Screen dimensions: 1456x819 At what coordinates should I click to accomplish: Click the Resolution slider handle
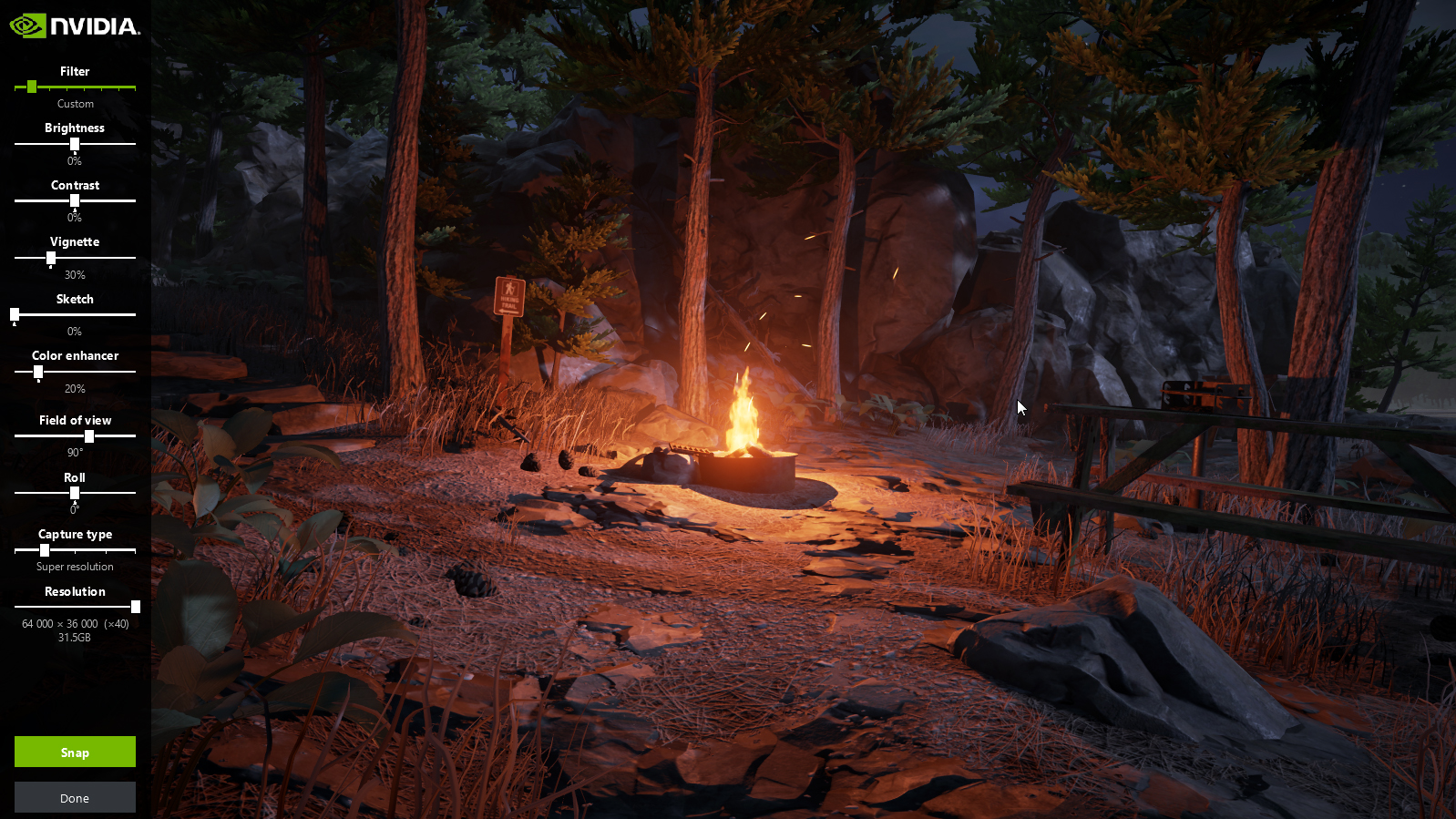coord(136,607)
